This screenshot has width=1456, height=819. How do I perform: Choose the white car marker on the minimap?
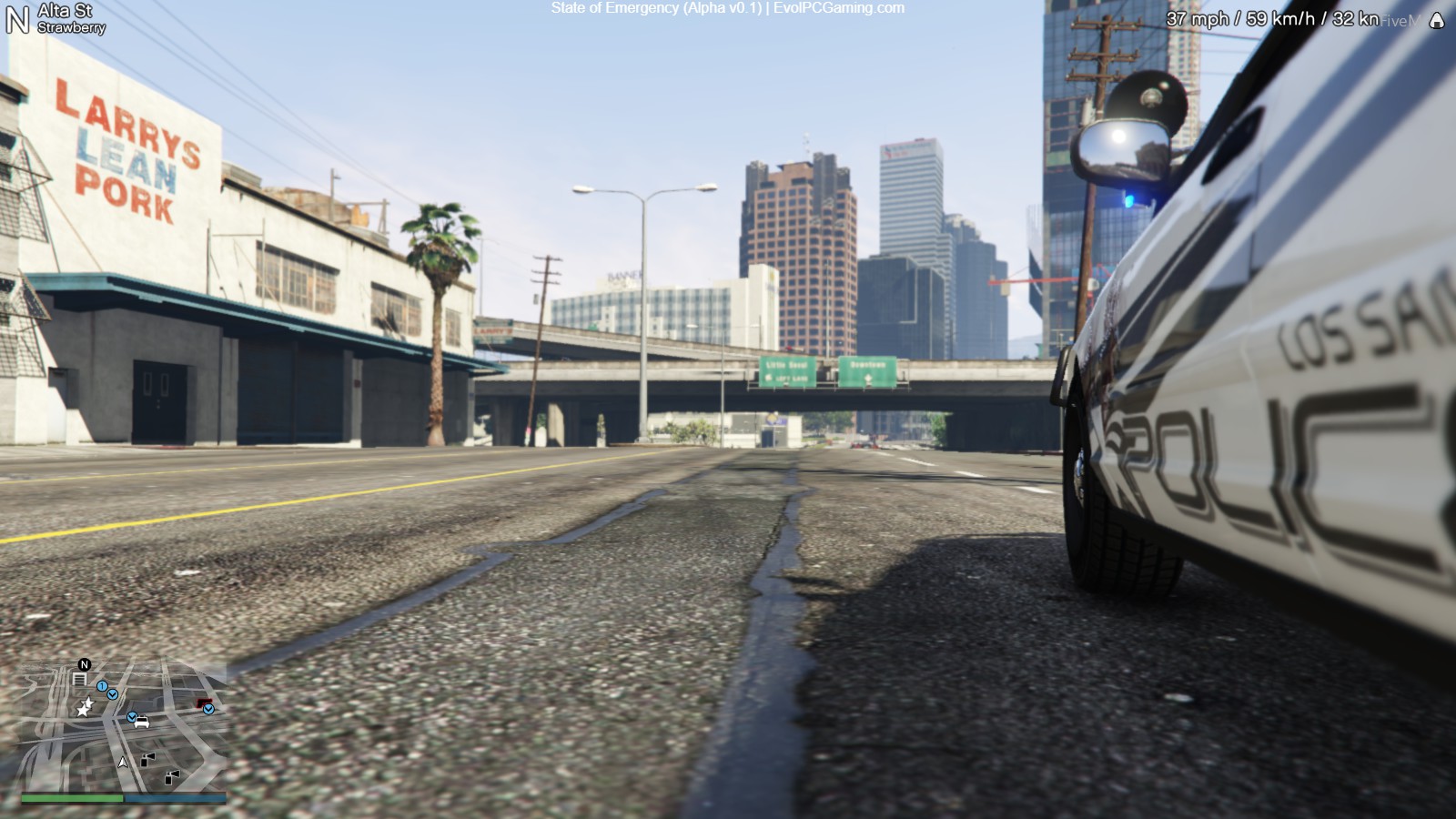[x=142, y=723]
